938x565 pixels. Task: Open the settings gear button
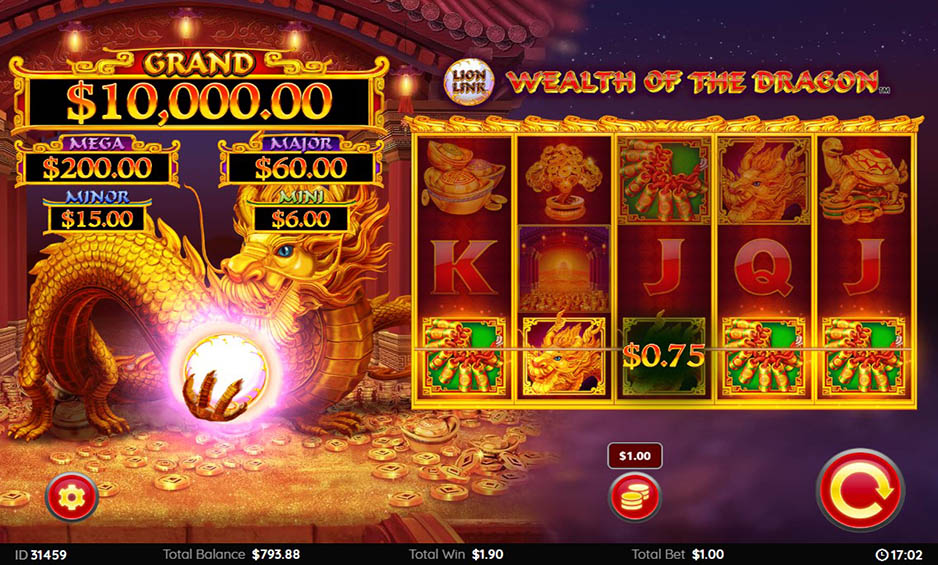(x=72, y=496)
